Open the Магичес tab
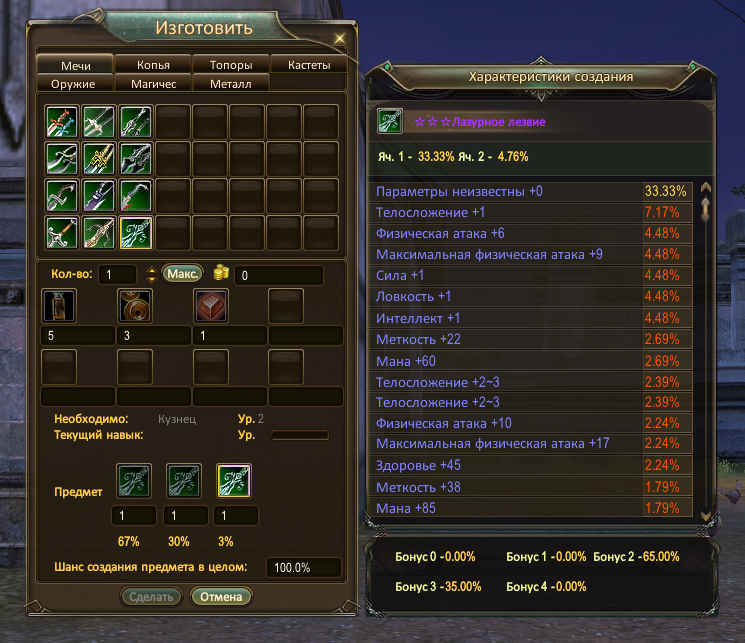Viewport: 745px width, 643px height. tap(153, 83)
